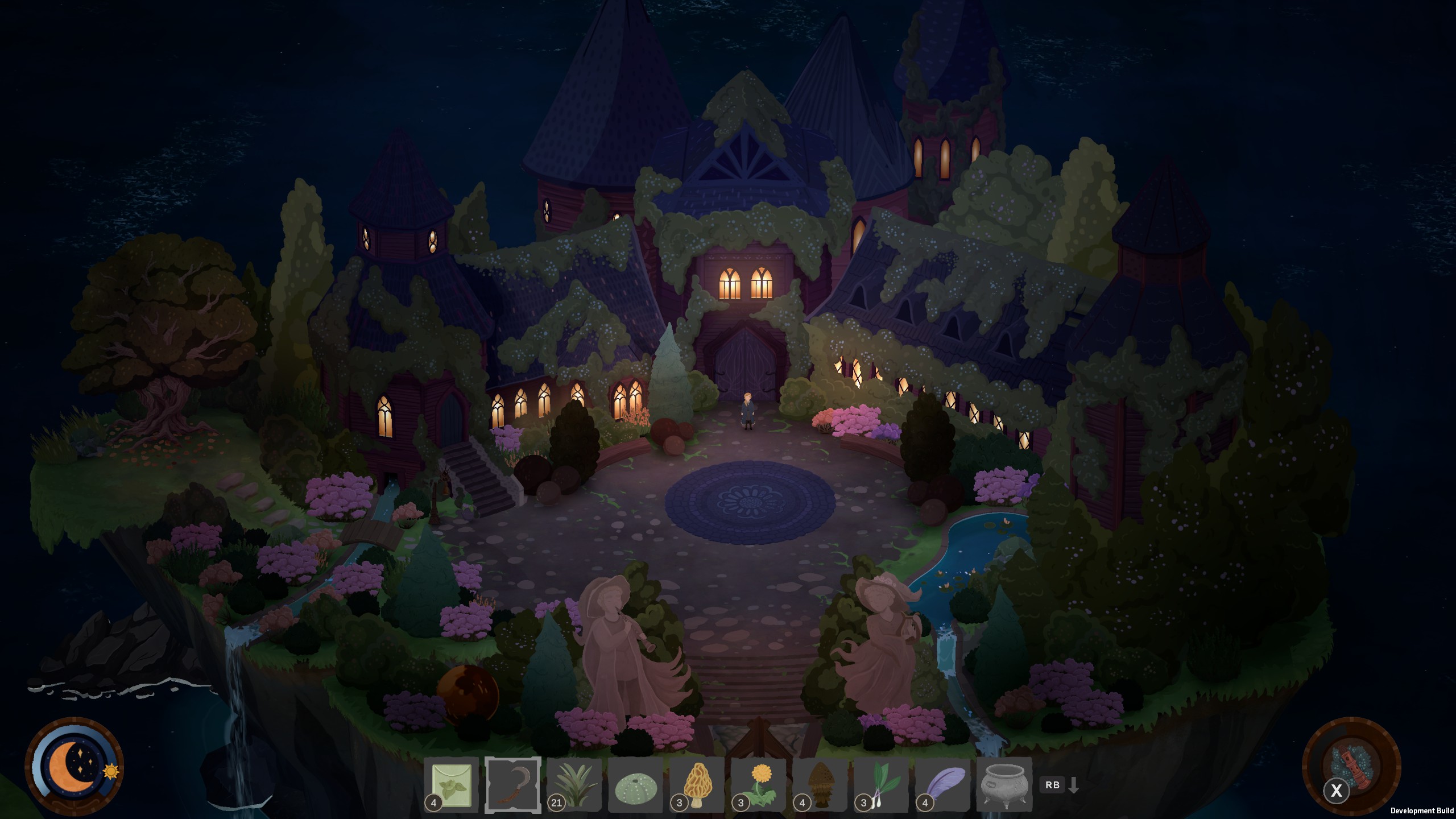Pick the purple feather slot

click(943, 785)
